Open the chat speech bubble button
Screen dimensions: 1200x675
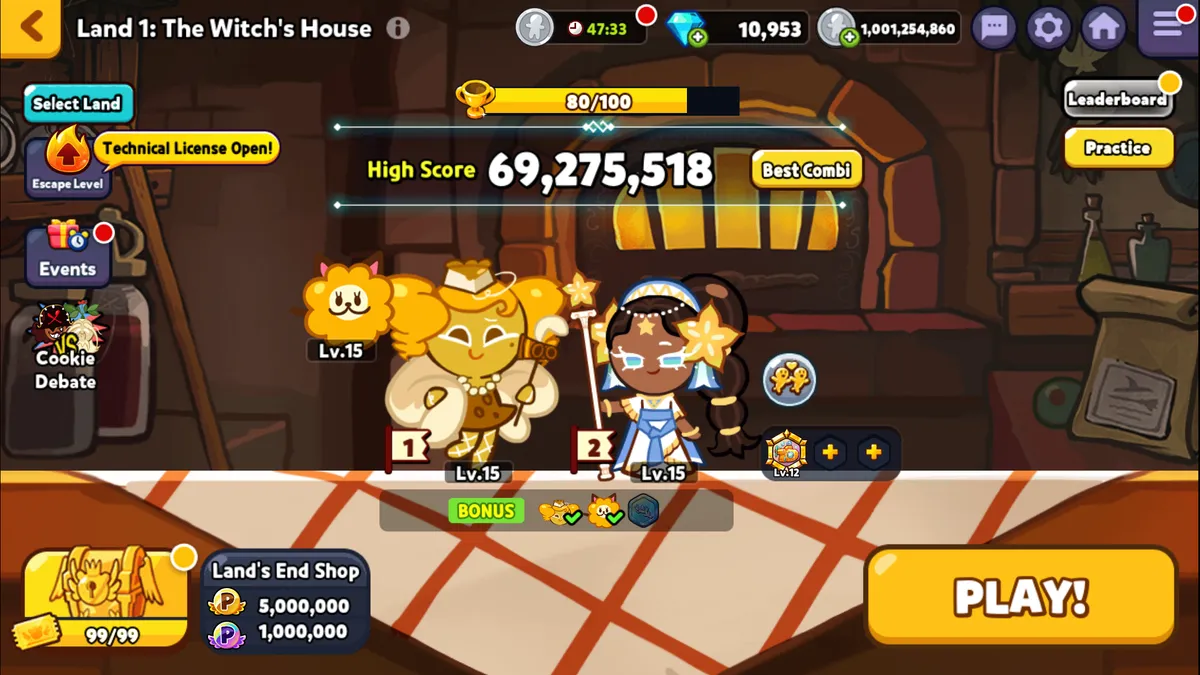tap(993, 28)
